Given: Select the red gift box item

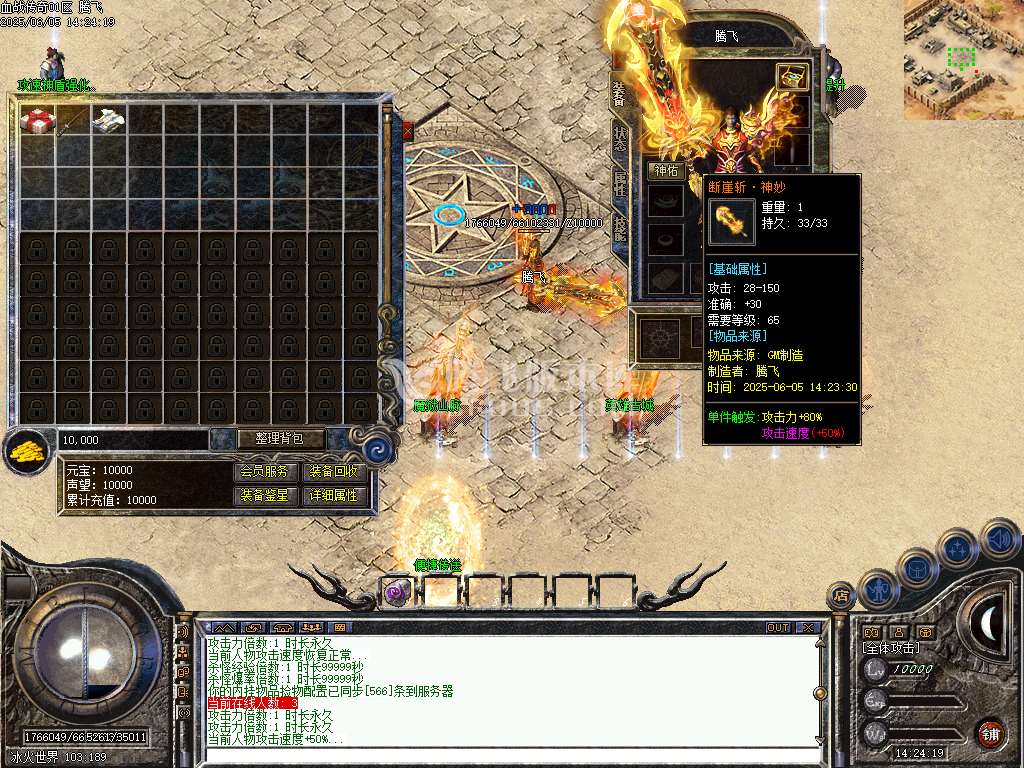Looking at the screenshot, I should (x=37, y=120).
